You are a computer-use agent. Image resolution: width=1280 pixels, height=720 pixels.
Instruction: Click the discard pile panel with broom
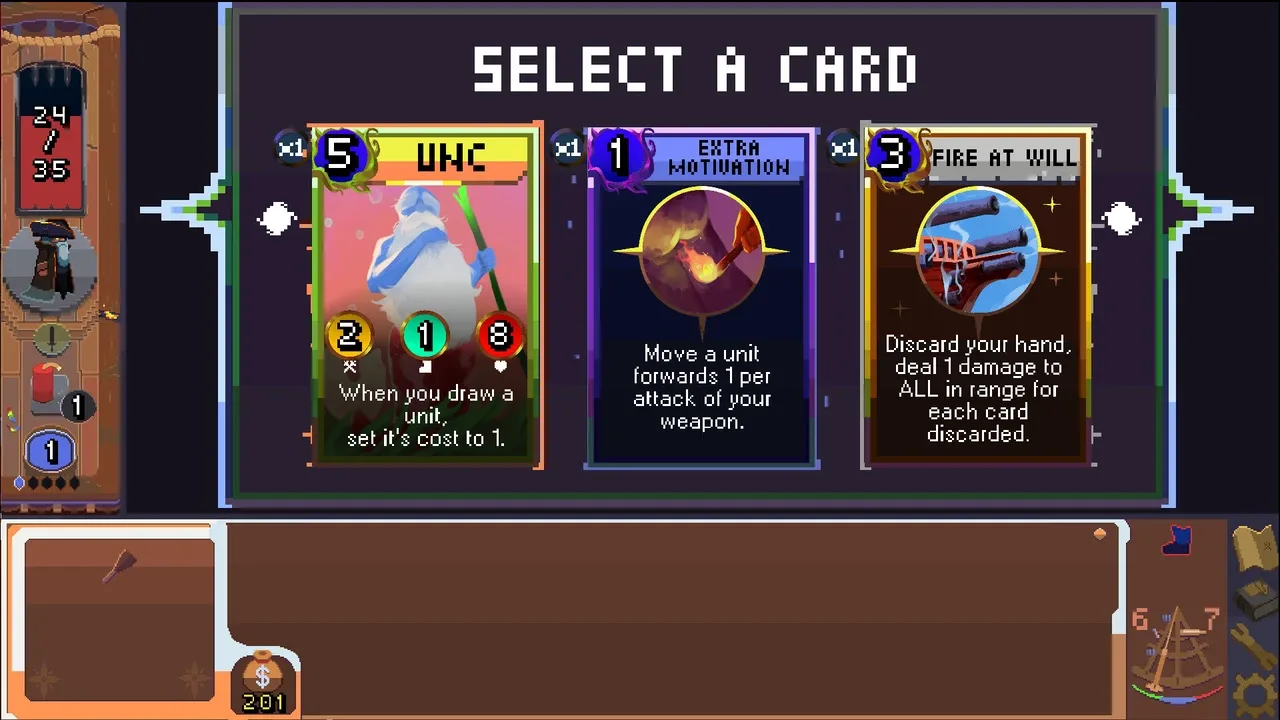[x=118, y=618]
